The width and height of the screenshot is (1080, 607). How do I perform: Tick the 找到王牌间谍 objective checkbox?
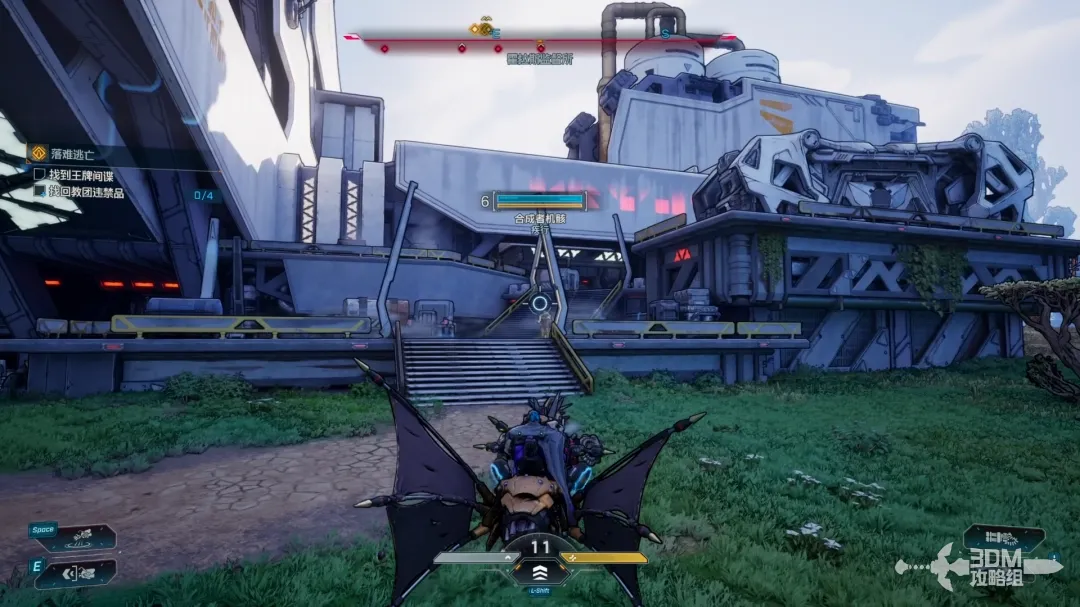[x=40, y=174]
